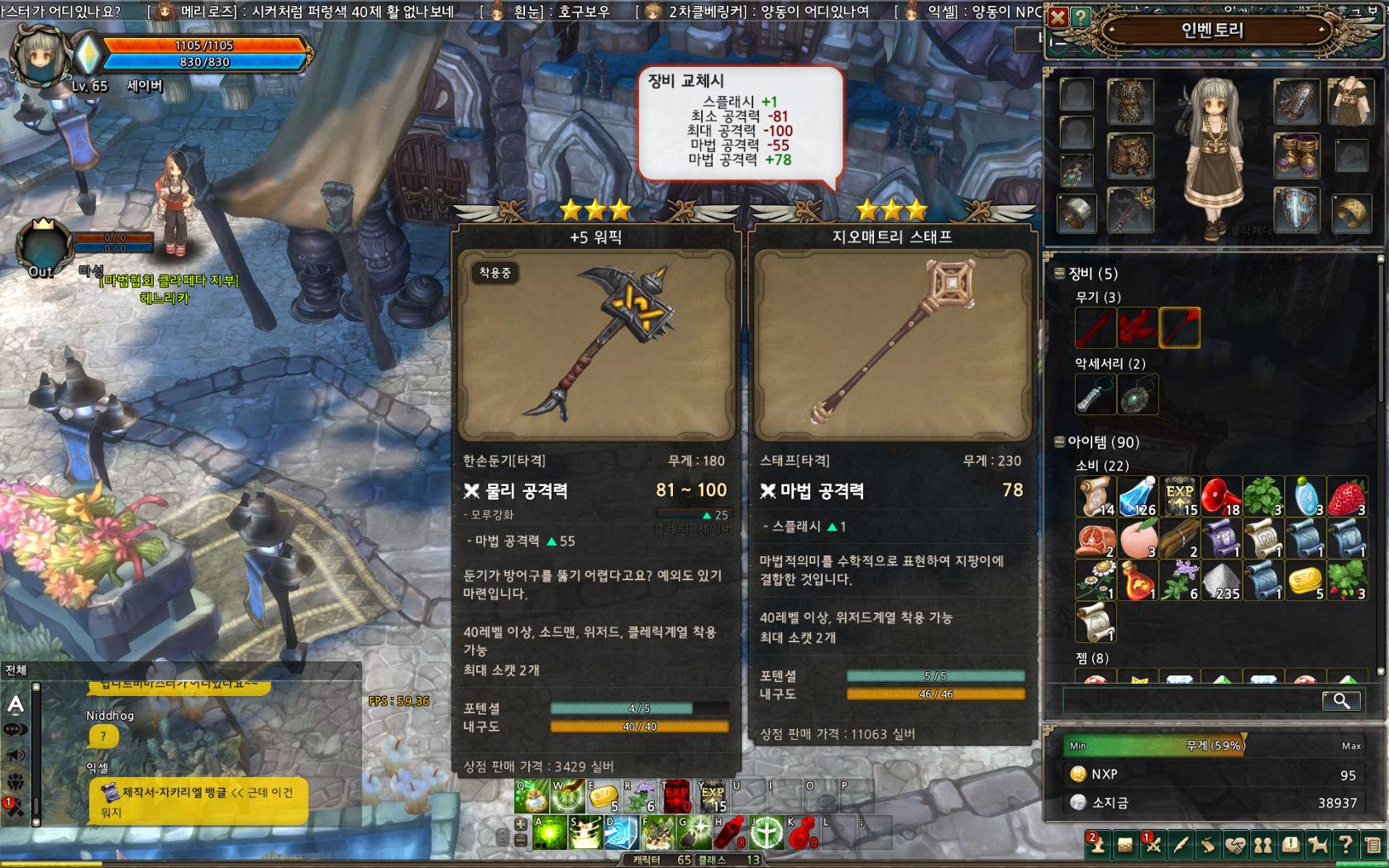Select the equipped war pick weapon slot

pyautogui.click(x=1130, y=210)
